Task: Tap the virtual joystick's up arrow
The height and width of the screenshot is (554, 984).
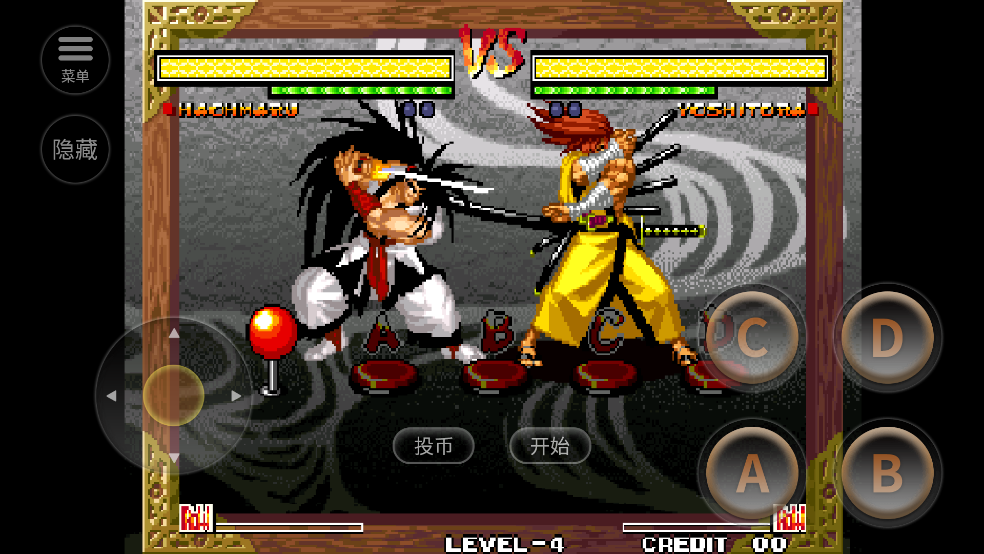Action: click(174, 333)
